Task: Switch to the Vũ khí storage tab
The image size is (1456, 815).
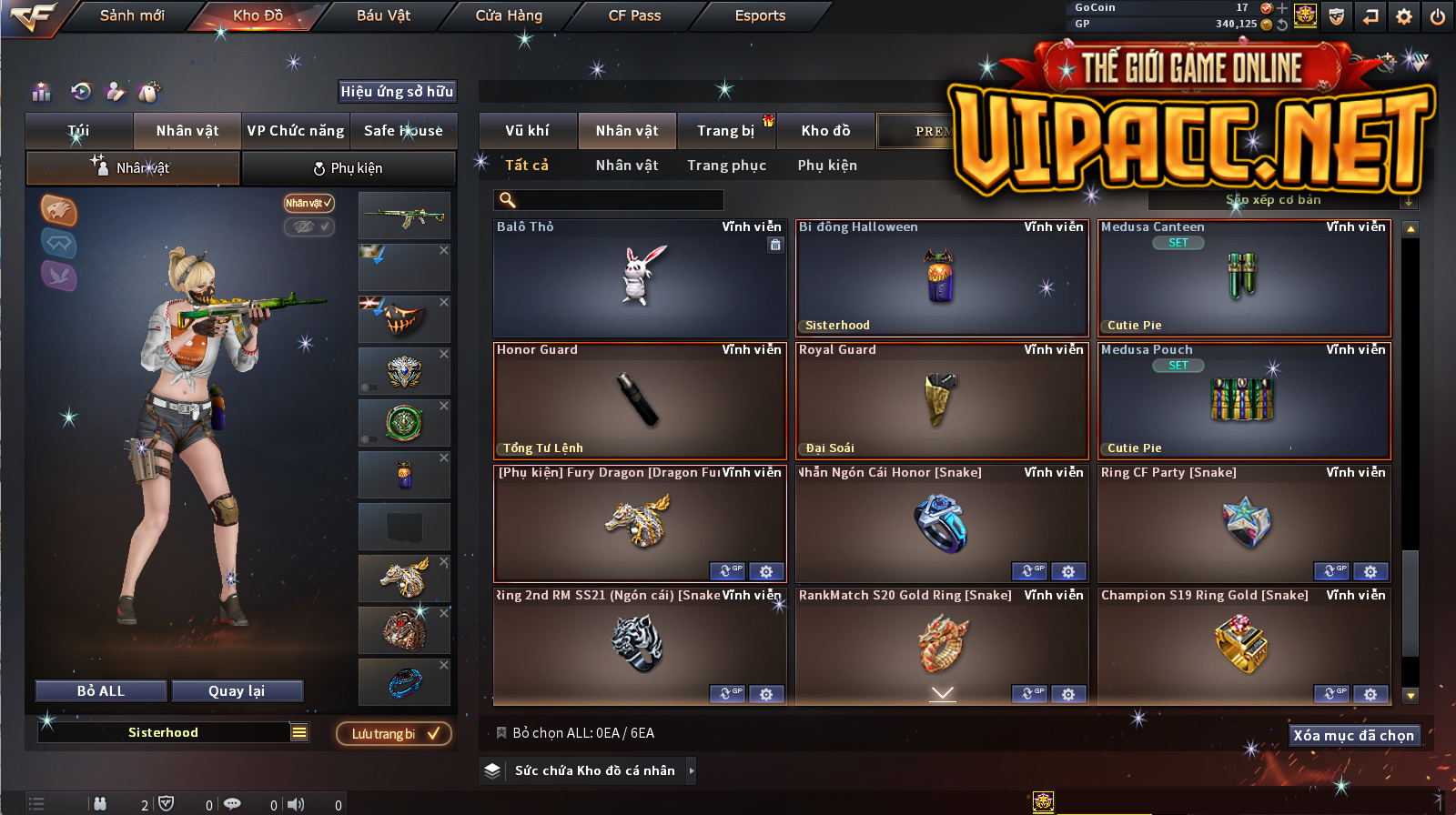Action: (x=528, y=131)
